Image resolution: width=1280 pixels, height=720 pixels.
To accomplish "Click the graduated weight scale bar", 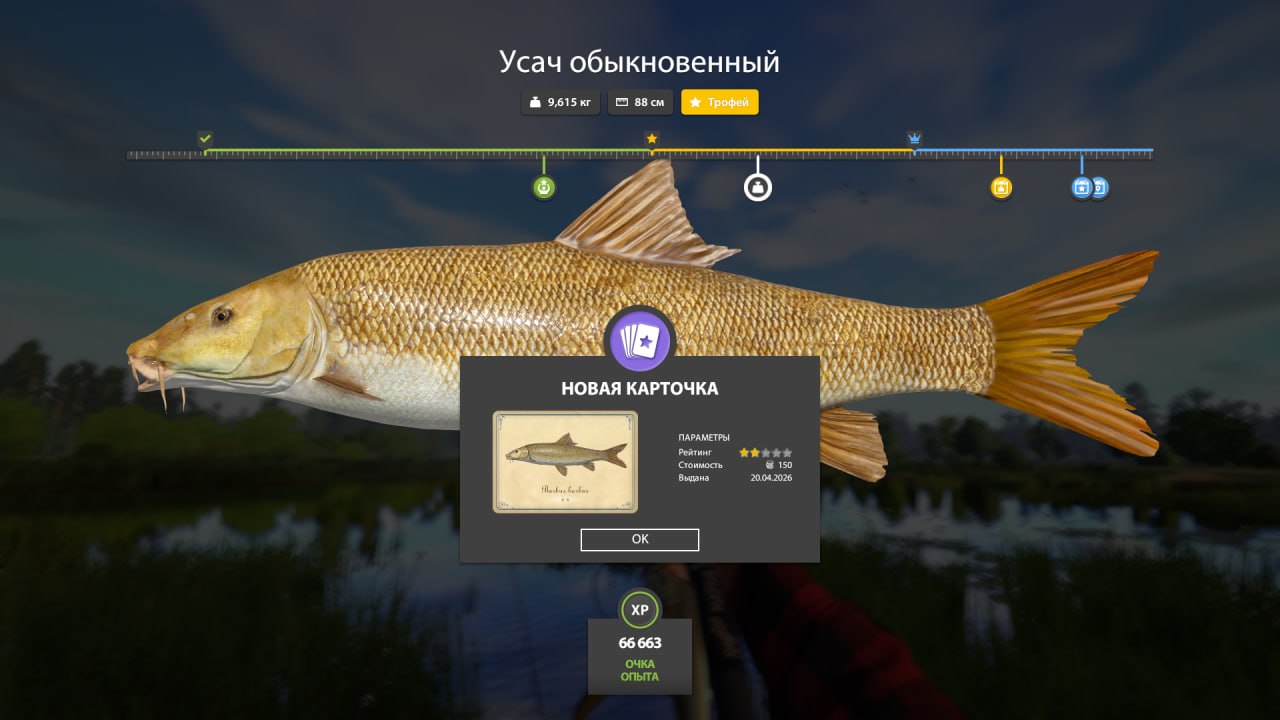I will (x=400, y=154).
